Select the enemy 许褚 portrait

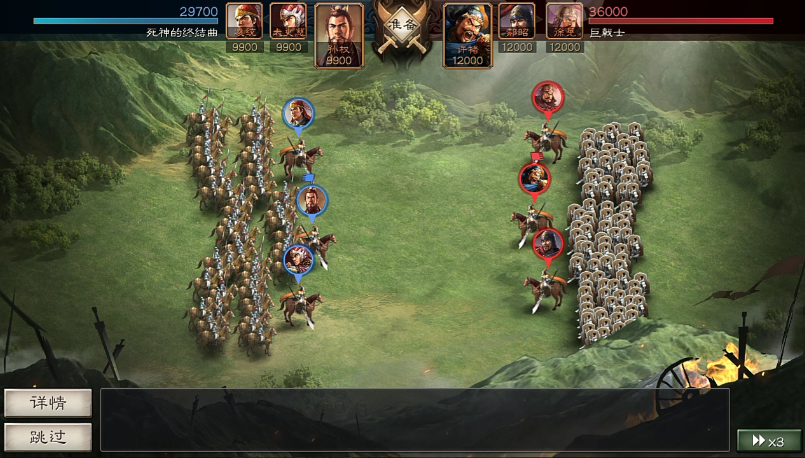click(468, 35)
